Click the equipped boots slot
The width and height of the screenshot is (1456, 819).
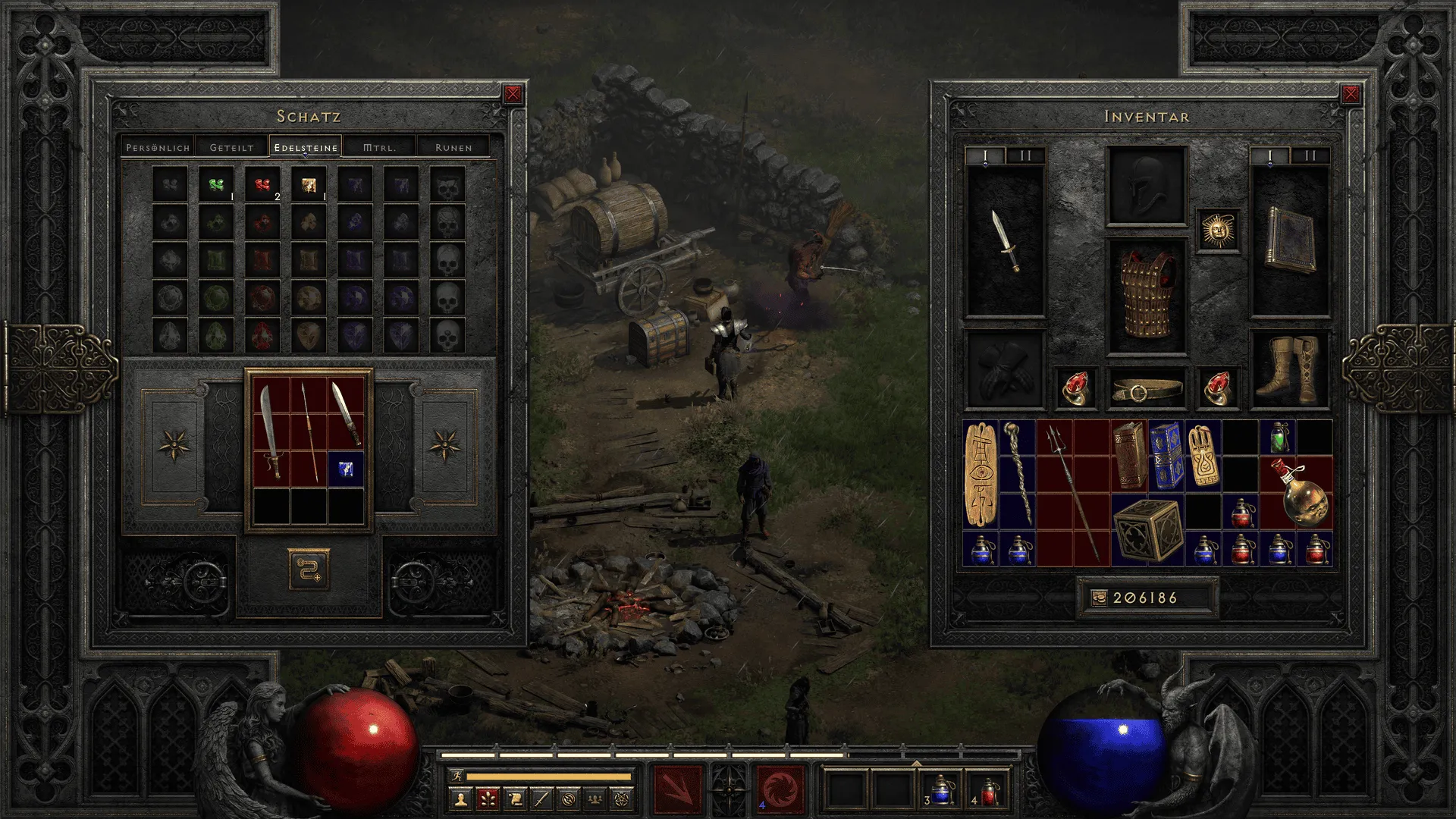(x=1289, y=369)
